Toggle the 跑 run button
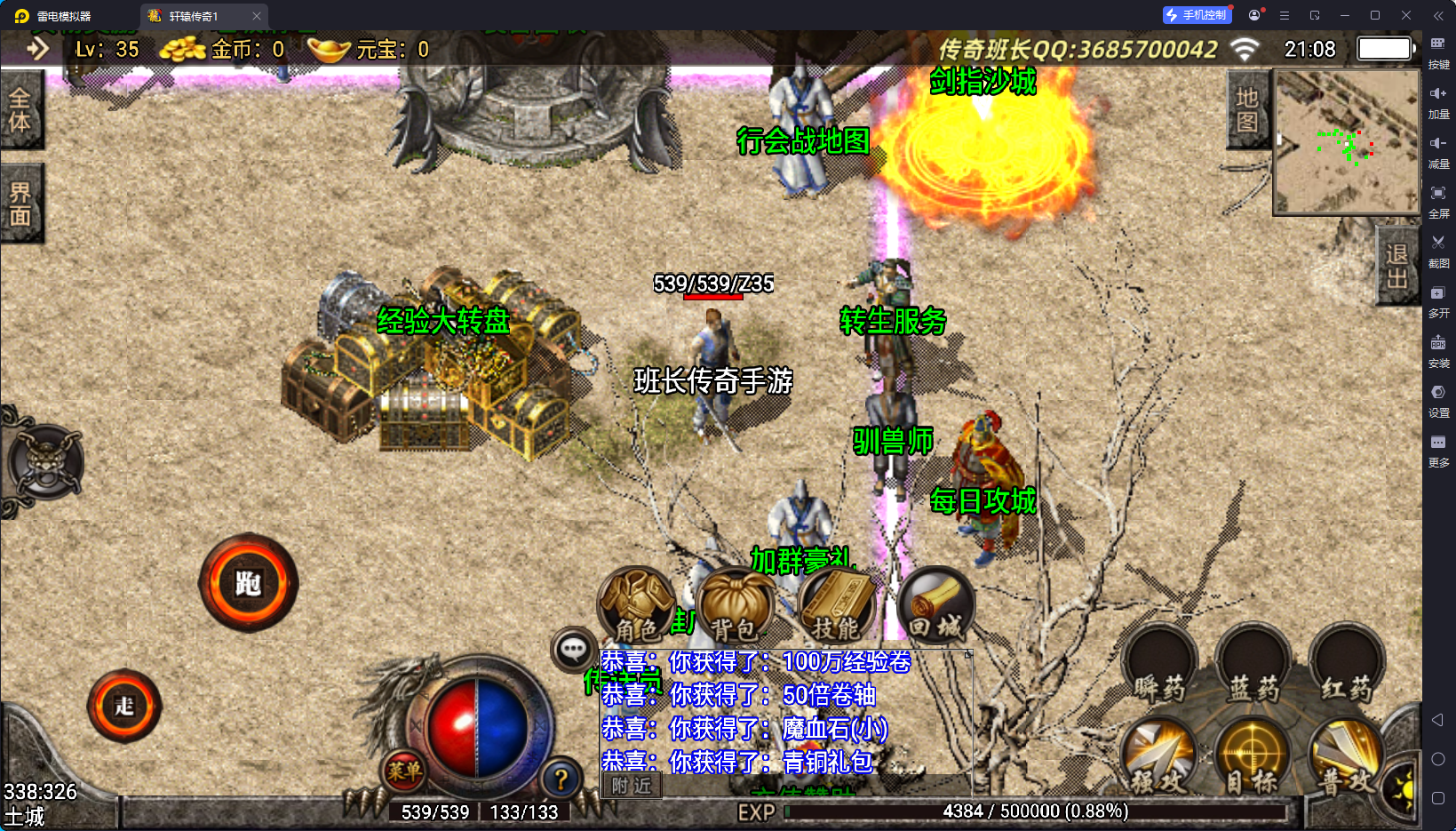1456x831 pixels. 248,583
